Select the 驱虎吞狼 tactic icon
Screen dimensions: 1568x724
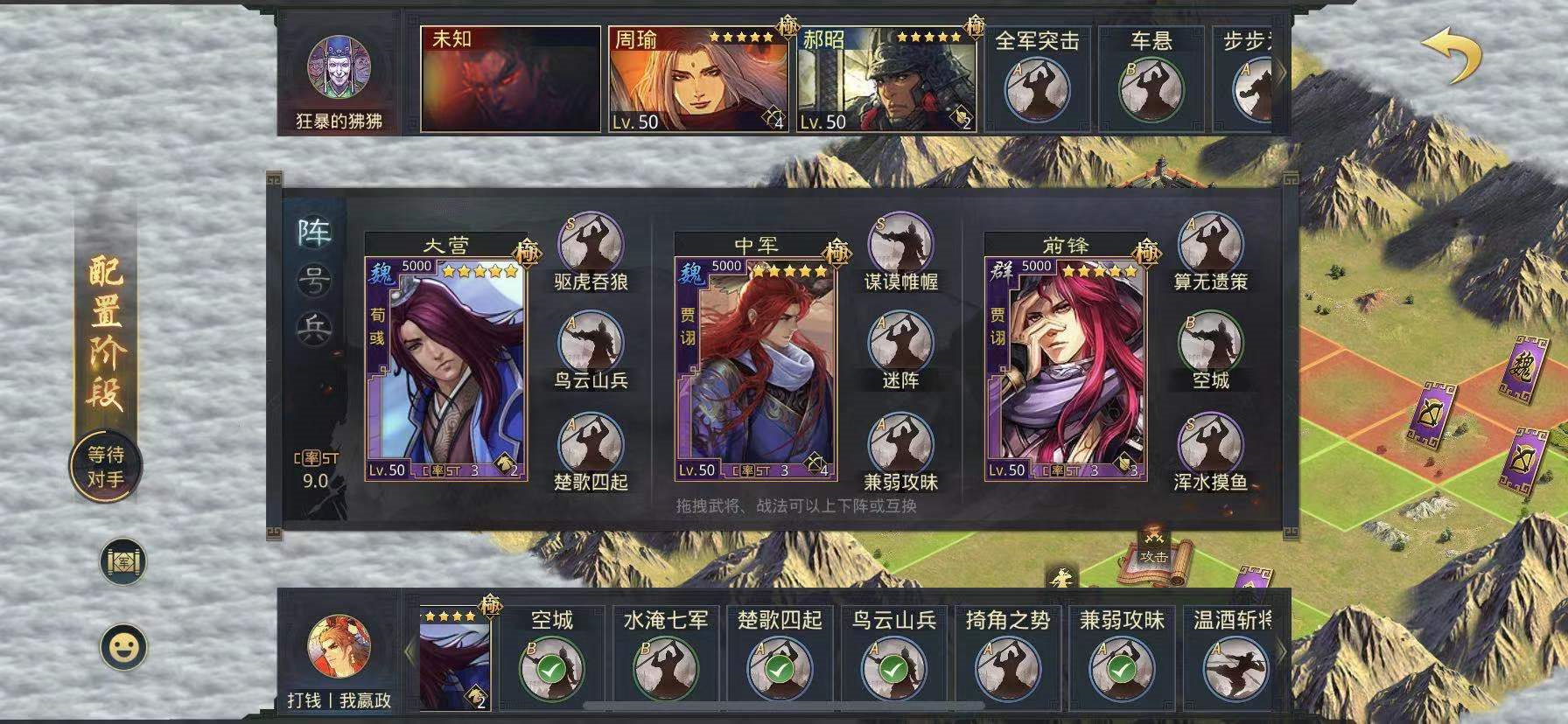[x=591, y=244]
